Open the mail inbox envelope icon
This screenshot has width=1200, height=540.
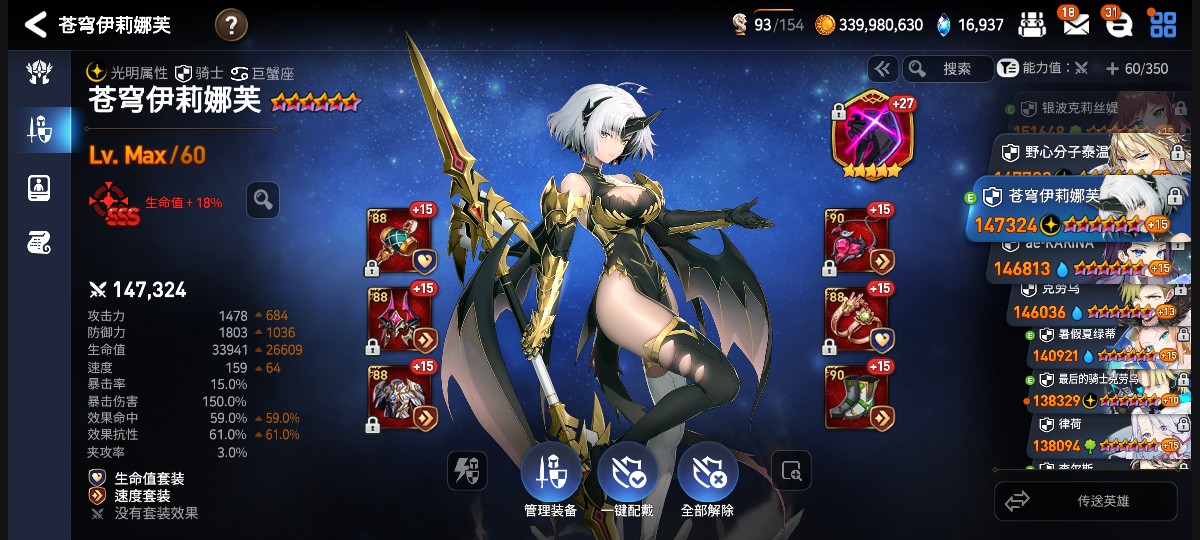click(1076, 24)
